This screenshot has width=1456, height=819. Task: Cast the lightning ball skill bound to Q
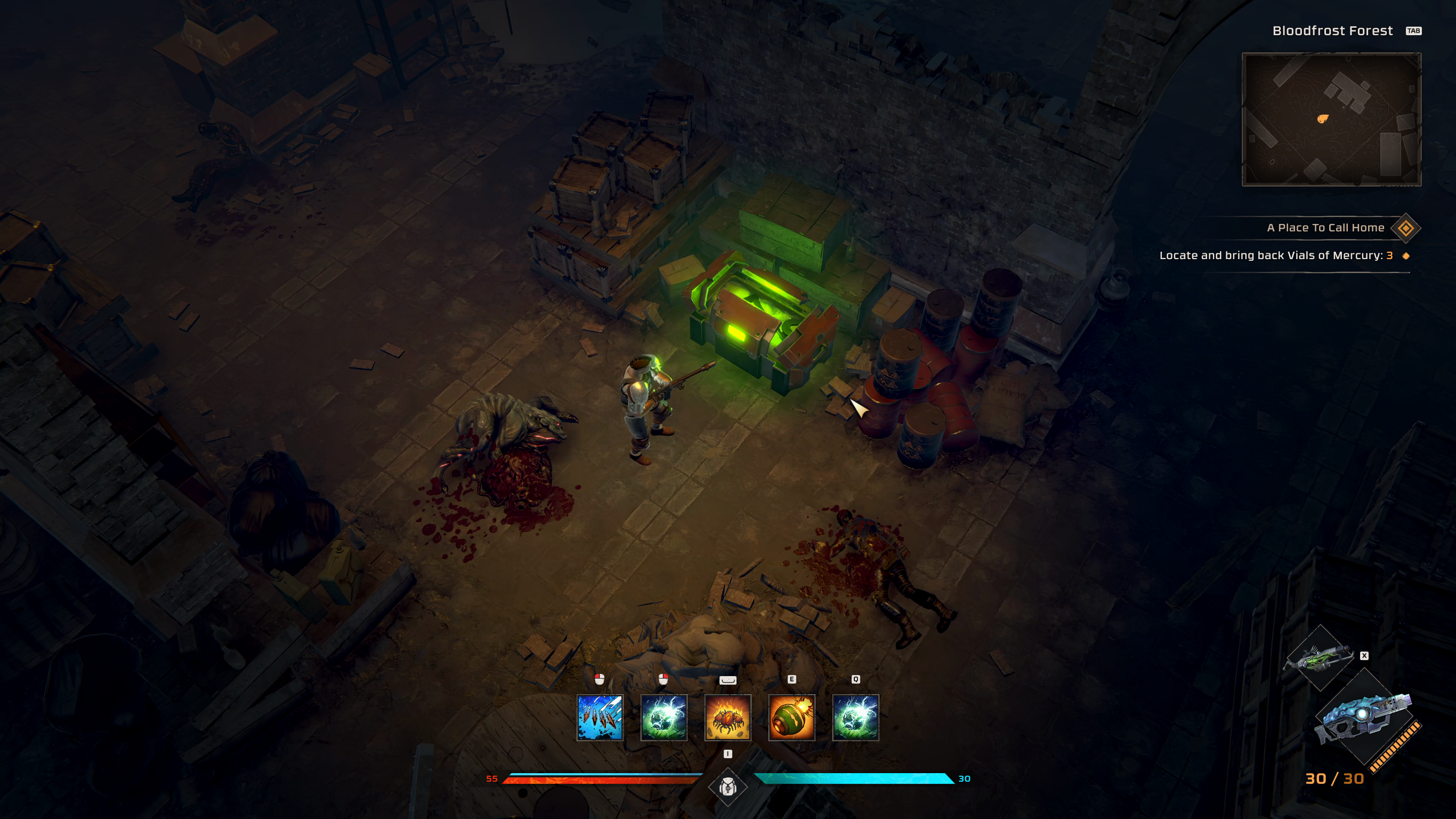(856, 718)
